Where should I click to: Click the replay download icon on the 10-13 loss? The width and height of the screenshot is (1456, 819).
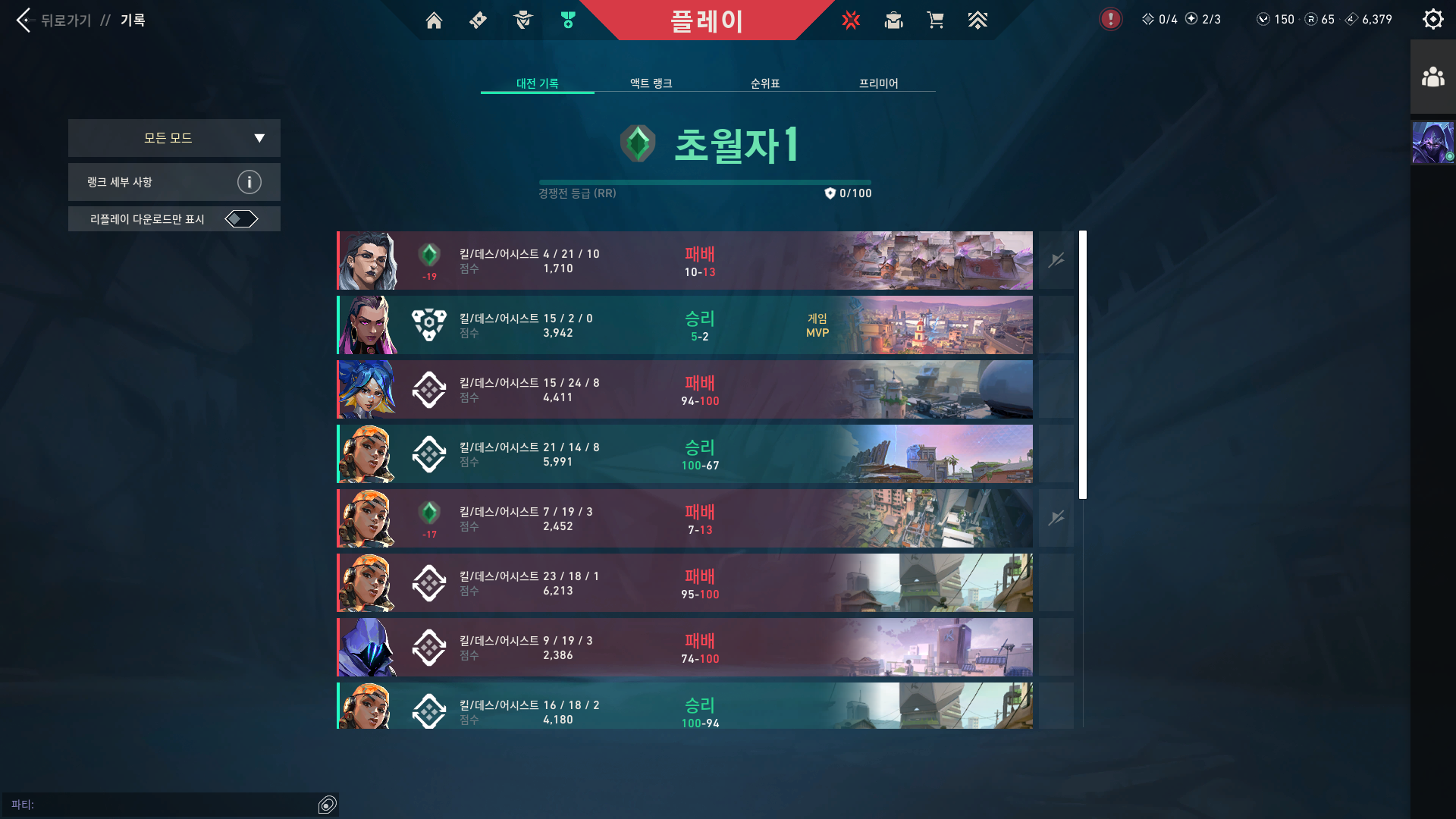(x=1056, y=260)
